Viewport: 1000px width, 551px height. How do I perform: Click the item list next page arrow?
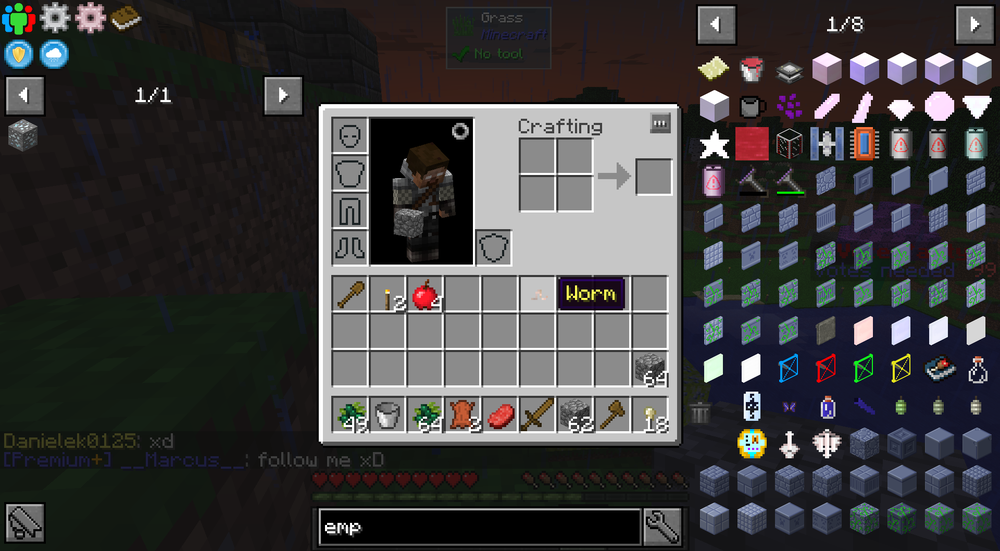click(x=973, y=24)
